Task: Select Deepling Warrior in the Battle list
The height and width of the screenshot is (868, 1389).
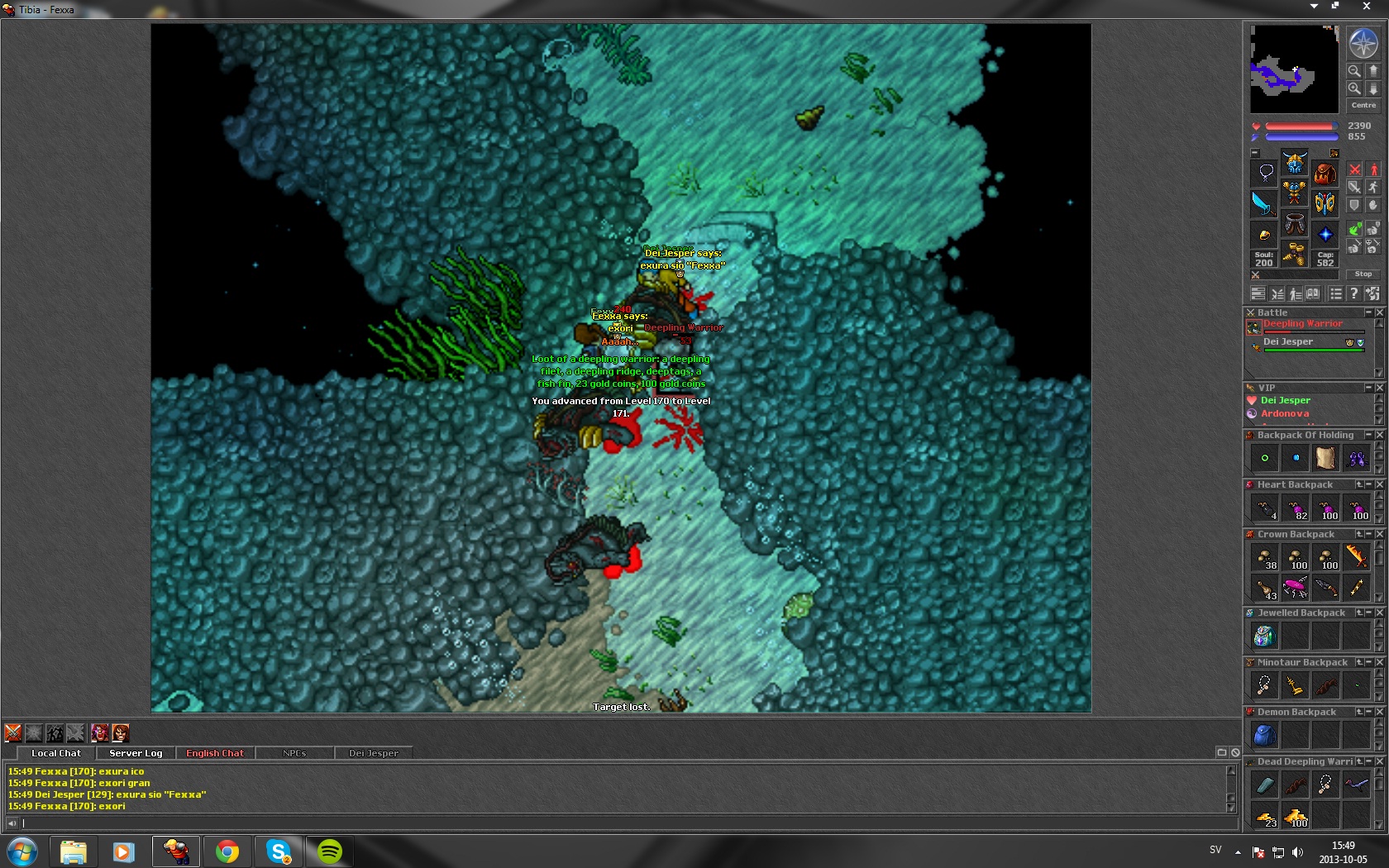Action: [1302, 324]
